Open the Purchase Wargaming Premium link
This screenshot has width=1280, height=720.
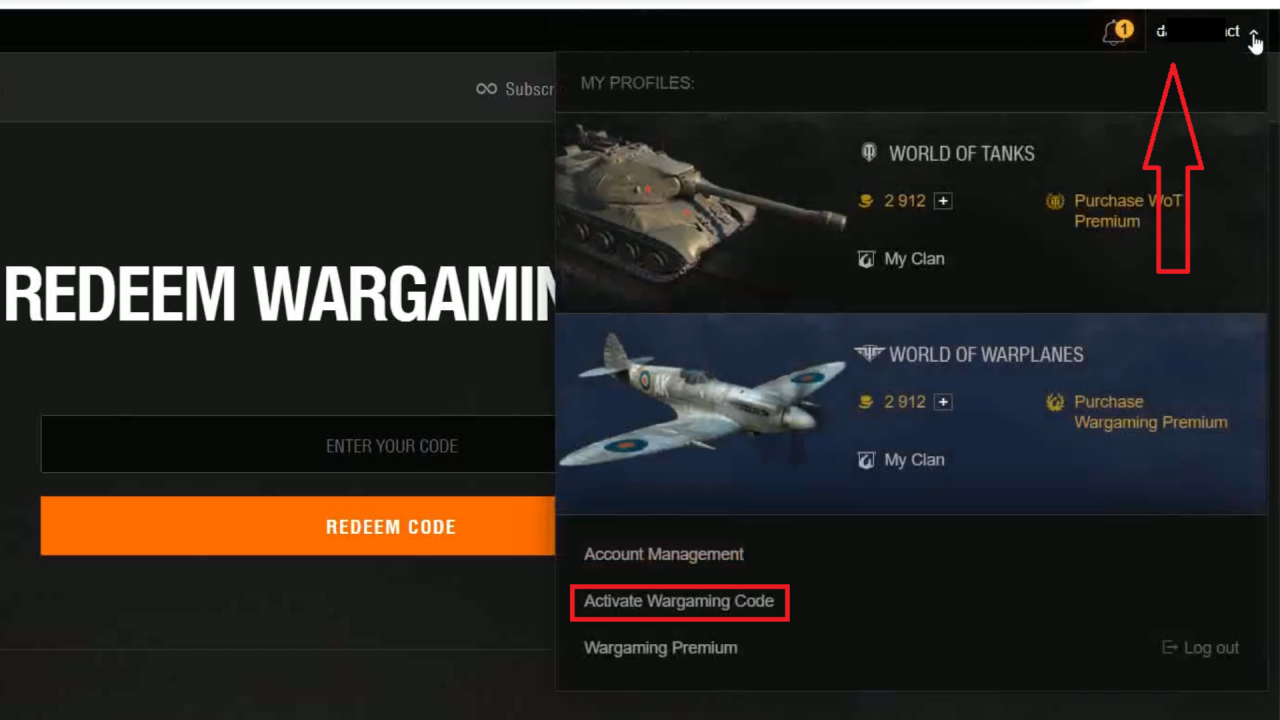pos(1150,411)
